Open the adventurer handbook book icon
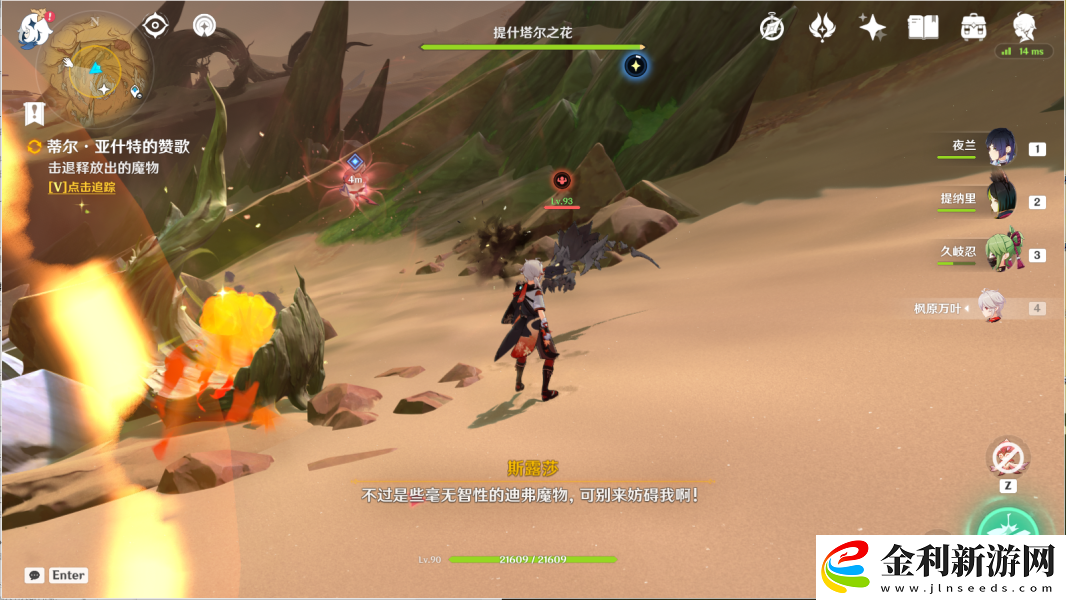This screenshot has height=600, width=1066. click(923, 27)
